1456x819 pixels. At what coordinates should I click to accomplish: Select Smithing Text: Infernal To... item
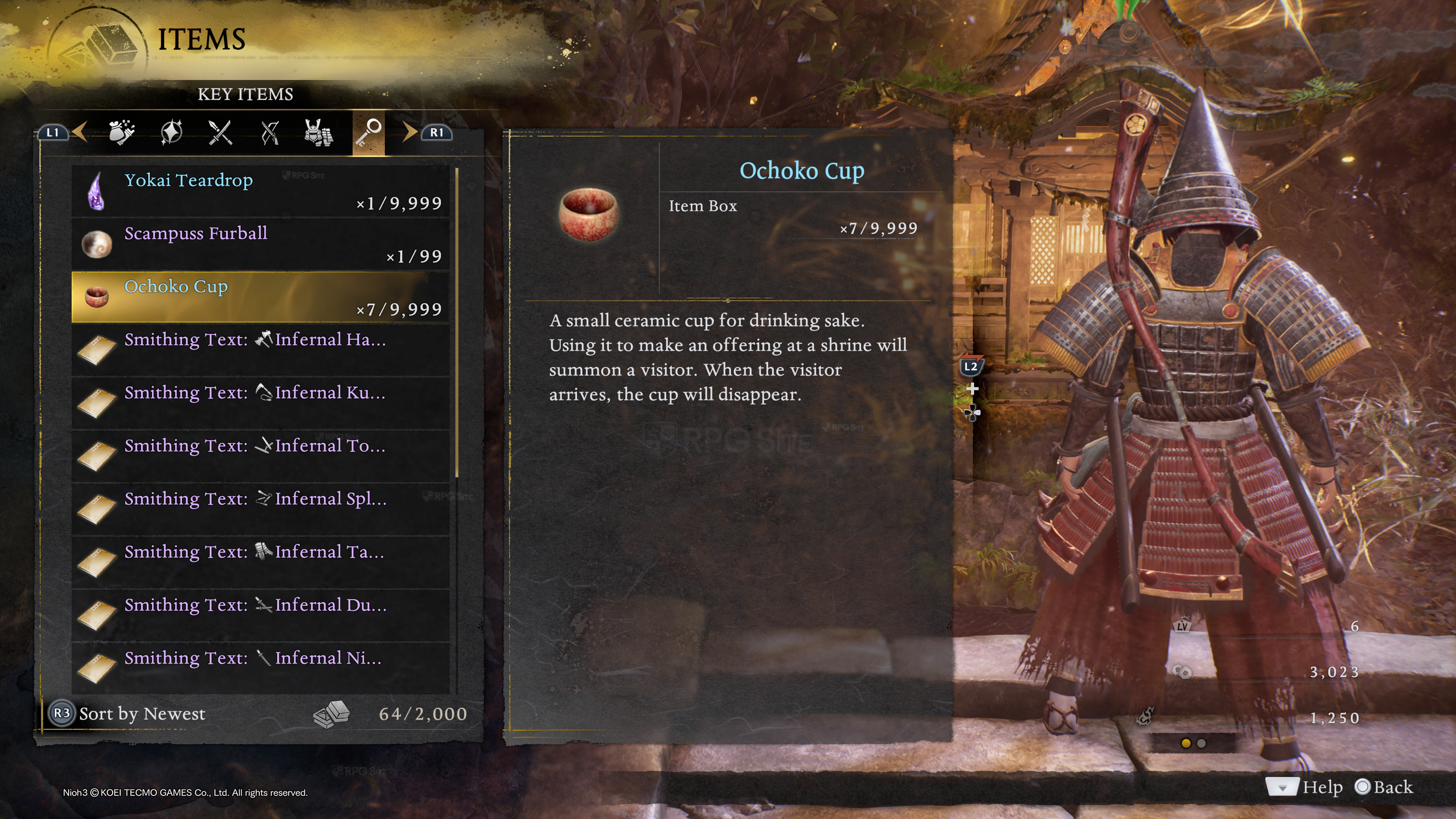point(260,455)
